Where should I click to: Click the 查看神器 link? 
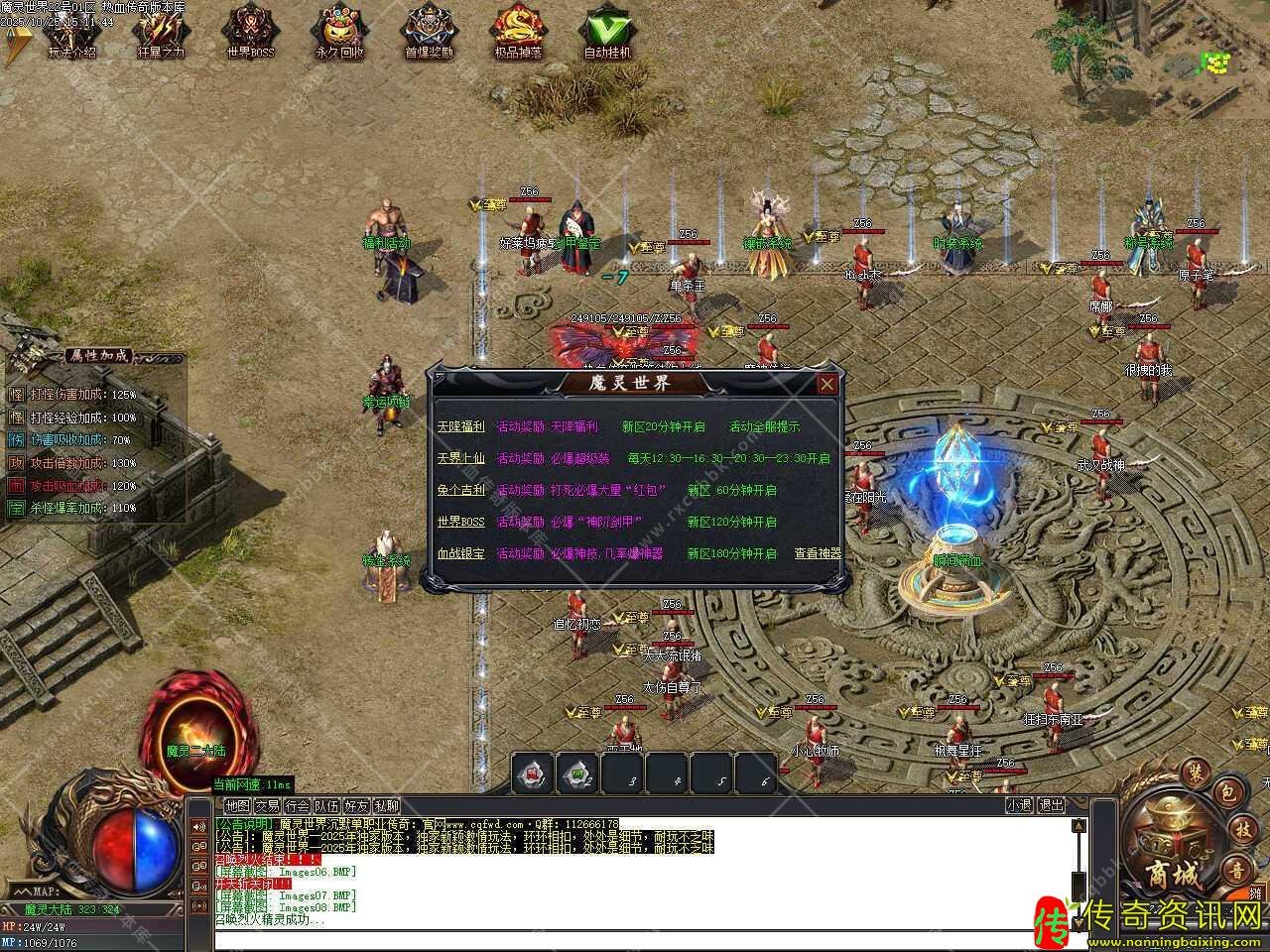818,553
